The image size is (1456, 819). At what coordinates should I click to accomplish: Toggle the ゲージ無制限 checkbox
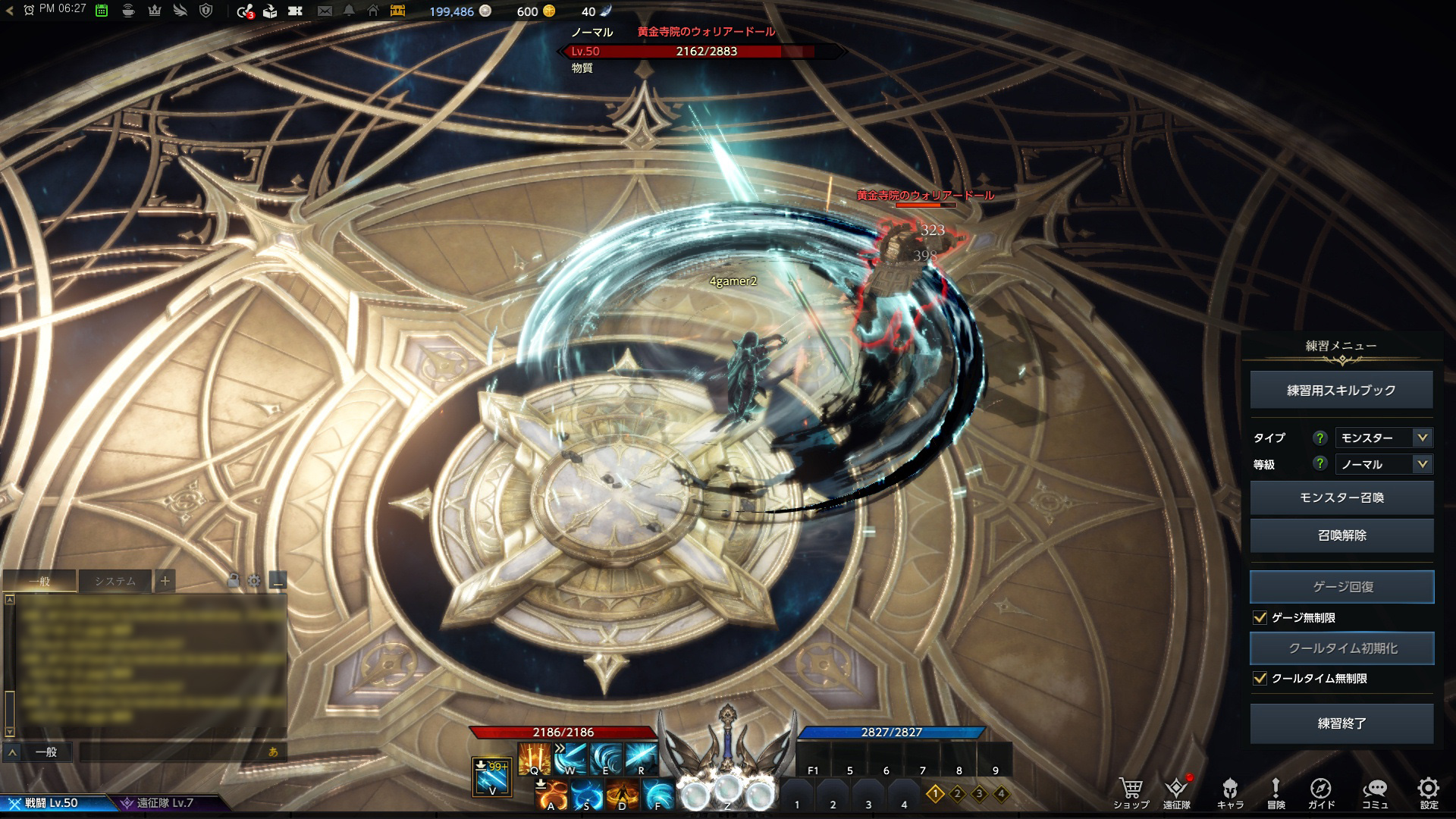pyautogui.click(x=1260, y=618)
